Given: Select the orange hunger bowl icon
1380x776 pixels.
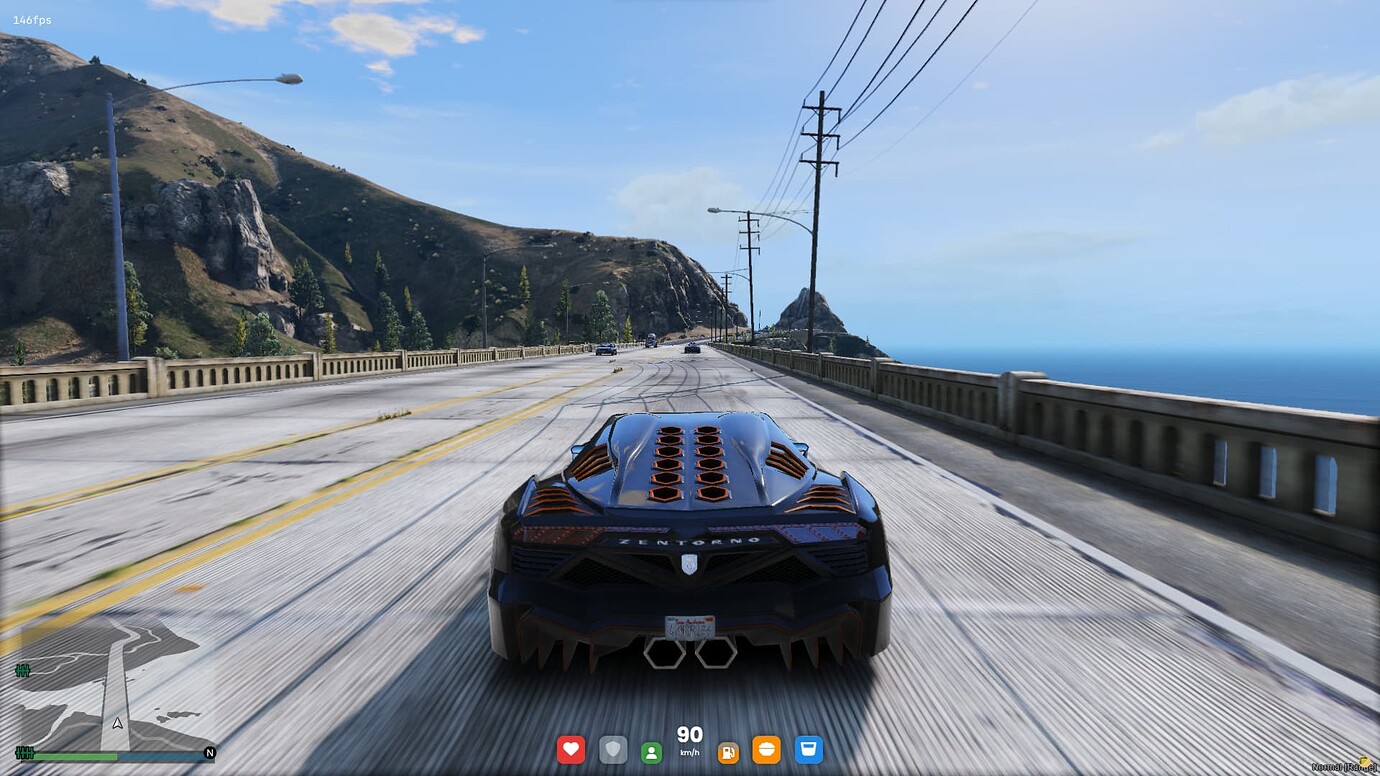Looking at the screenshot, I should [x=767, y=748].
